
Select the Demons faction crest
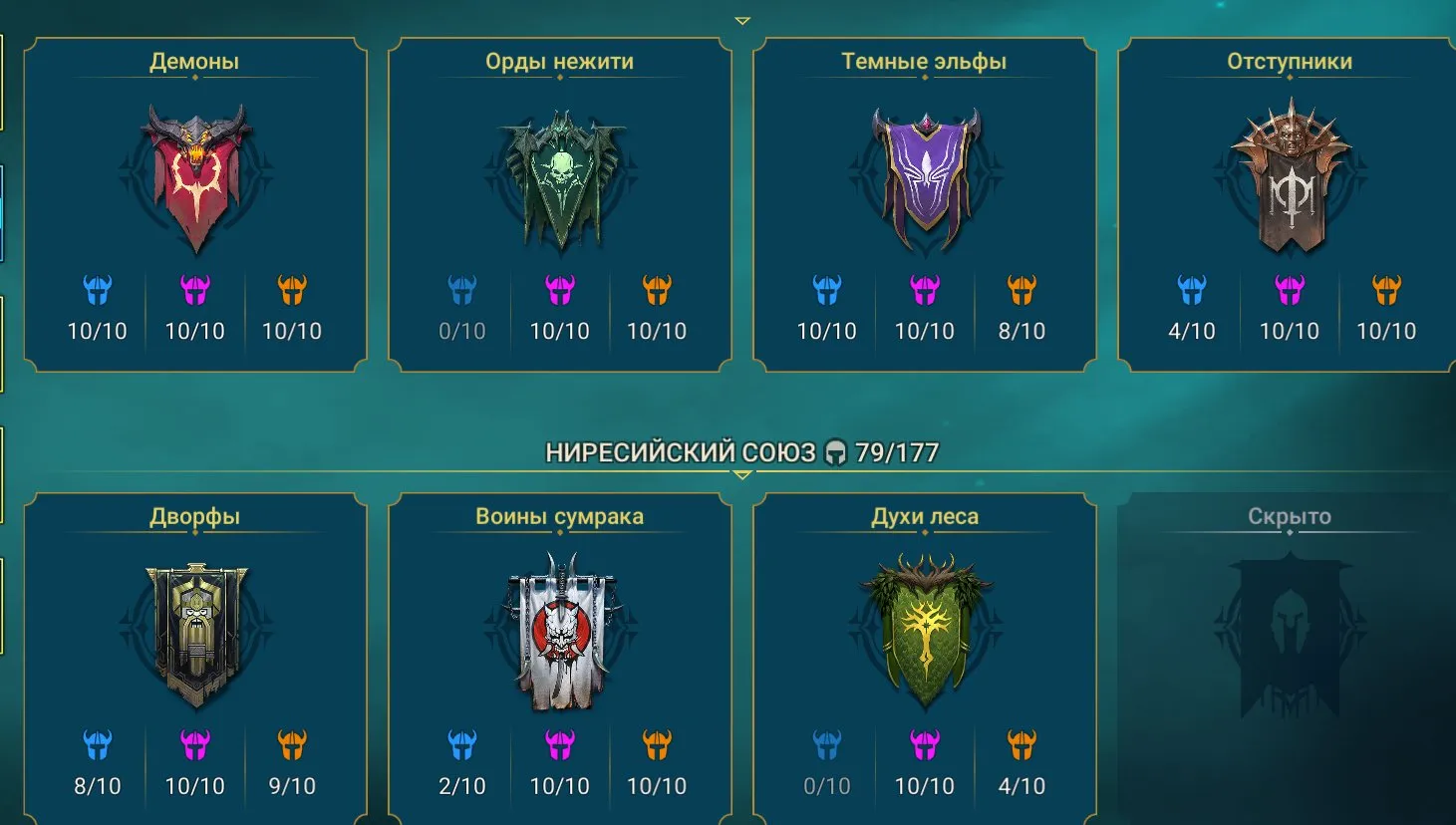coord(195,174)
